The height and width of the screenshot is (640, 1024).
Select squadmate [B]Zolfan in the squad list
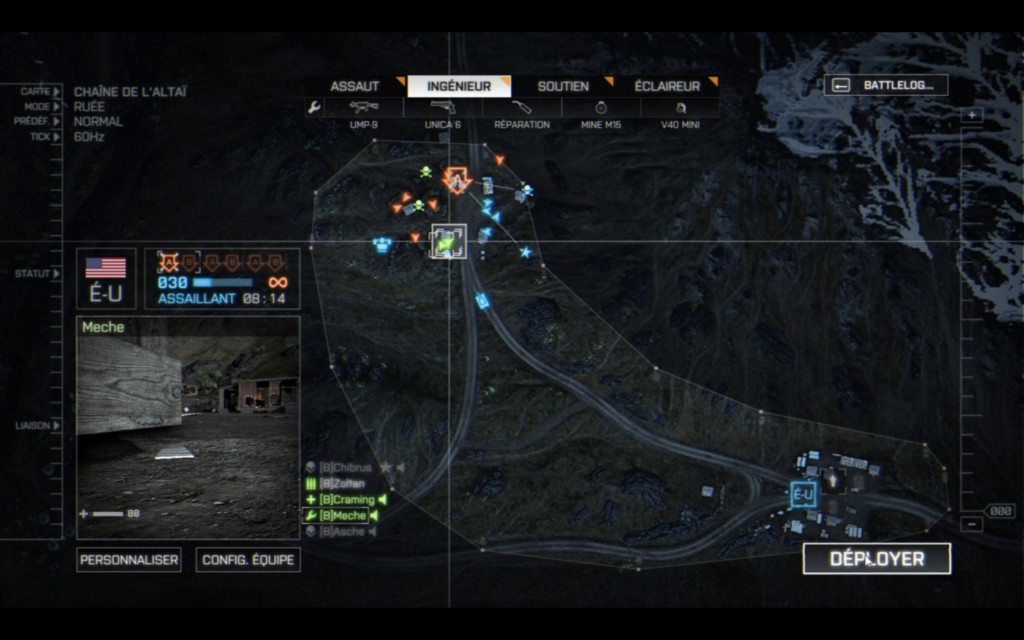[x=342, y=483]
